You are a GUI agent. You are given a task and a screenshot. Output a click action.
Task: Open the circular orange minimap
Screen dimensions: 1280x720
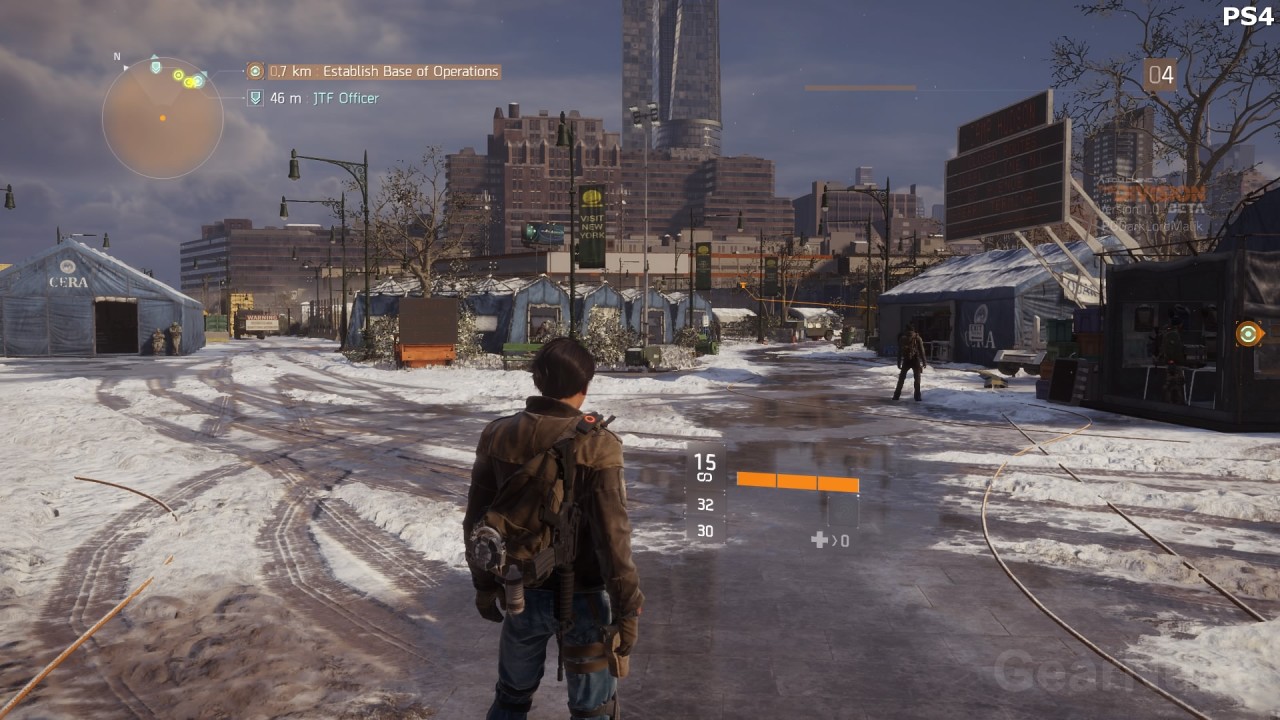[x=162, y=118]
